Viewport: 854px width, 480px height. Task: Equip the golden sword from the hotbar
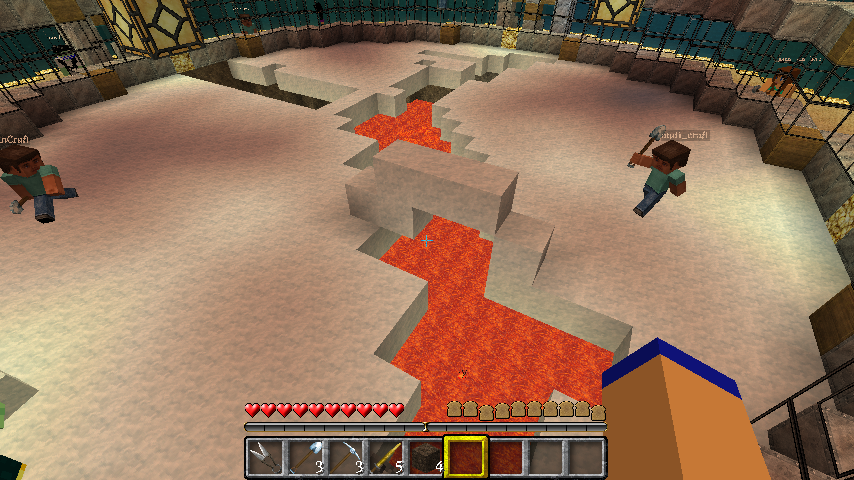pos(385,457)
